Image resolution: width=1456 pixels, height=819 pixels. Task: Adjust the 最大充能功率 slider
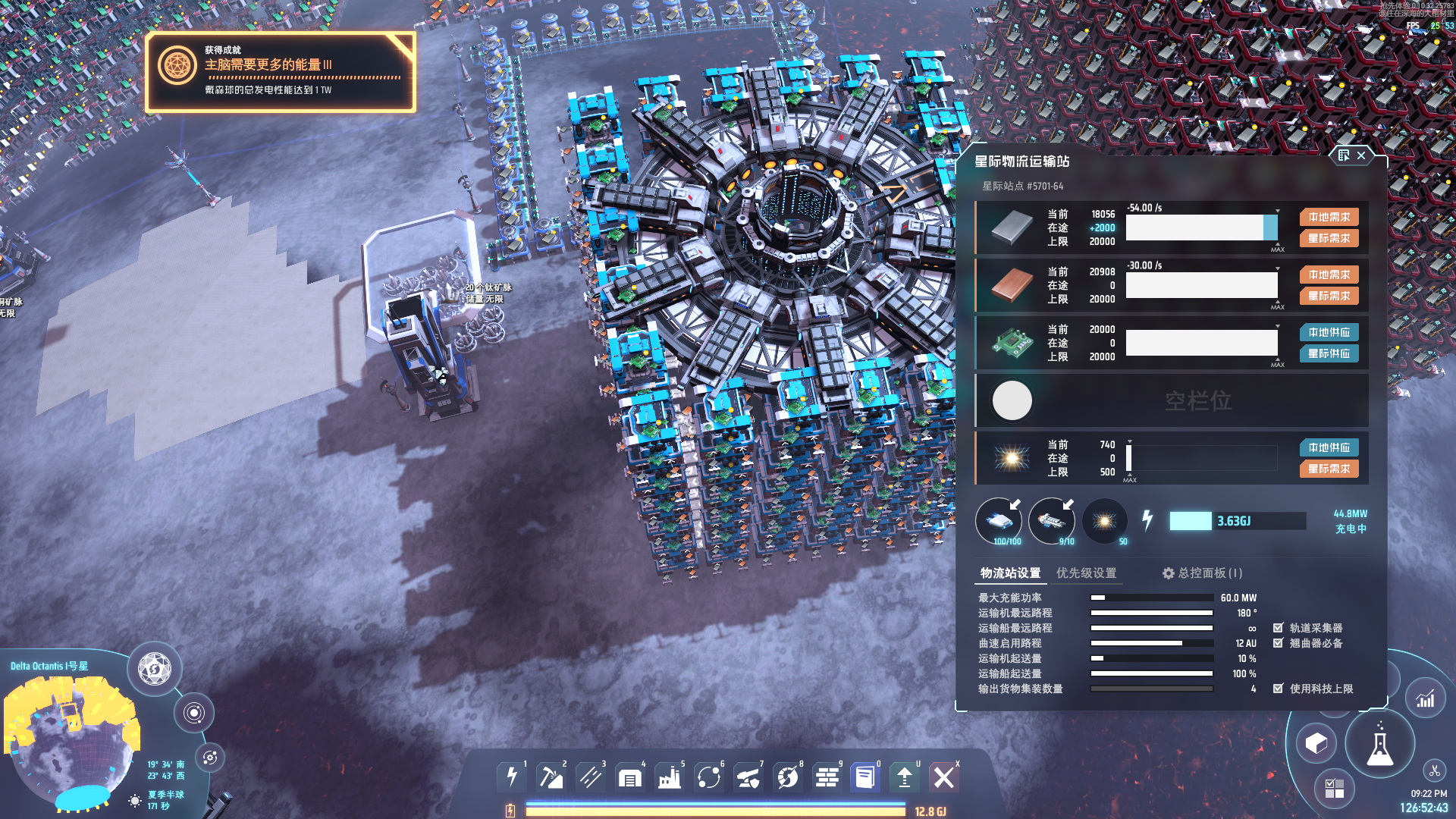click(1151, 598)
